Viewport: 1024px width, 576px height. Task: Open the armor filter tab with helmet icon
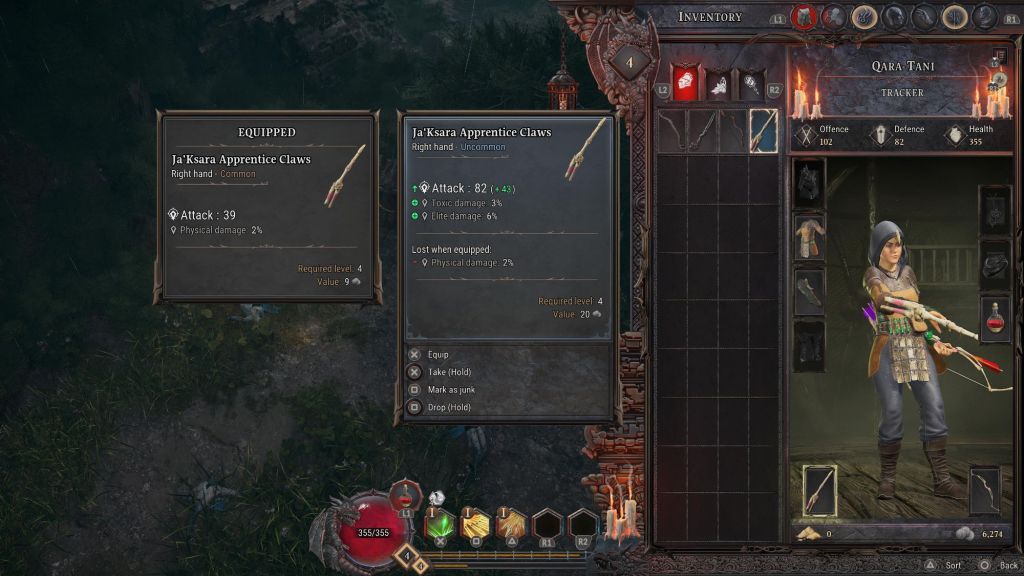click(685, 83)
